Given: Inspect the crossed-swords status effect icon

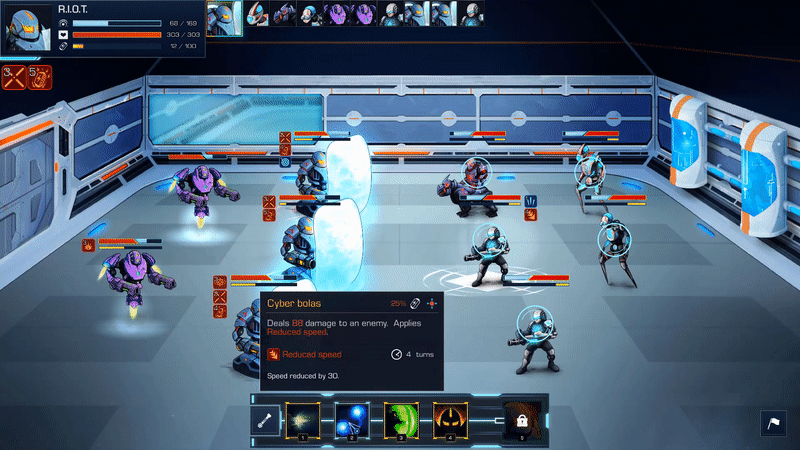Looking at the screenshot, I should (15, 77).
